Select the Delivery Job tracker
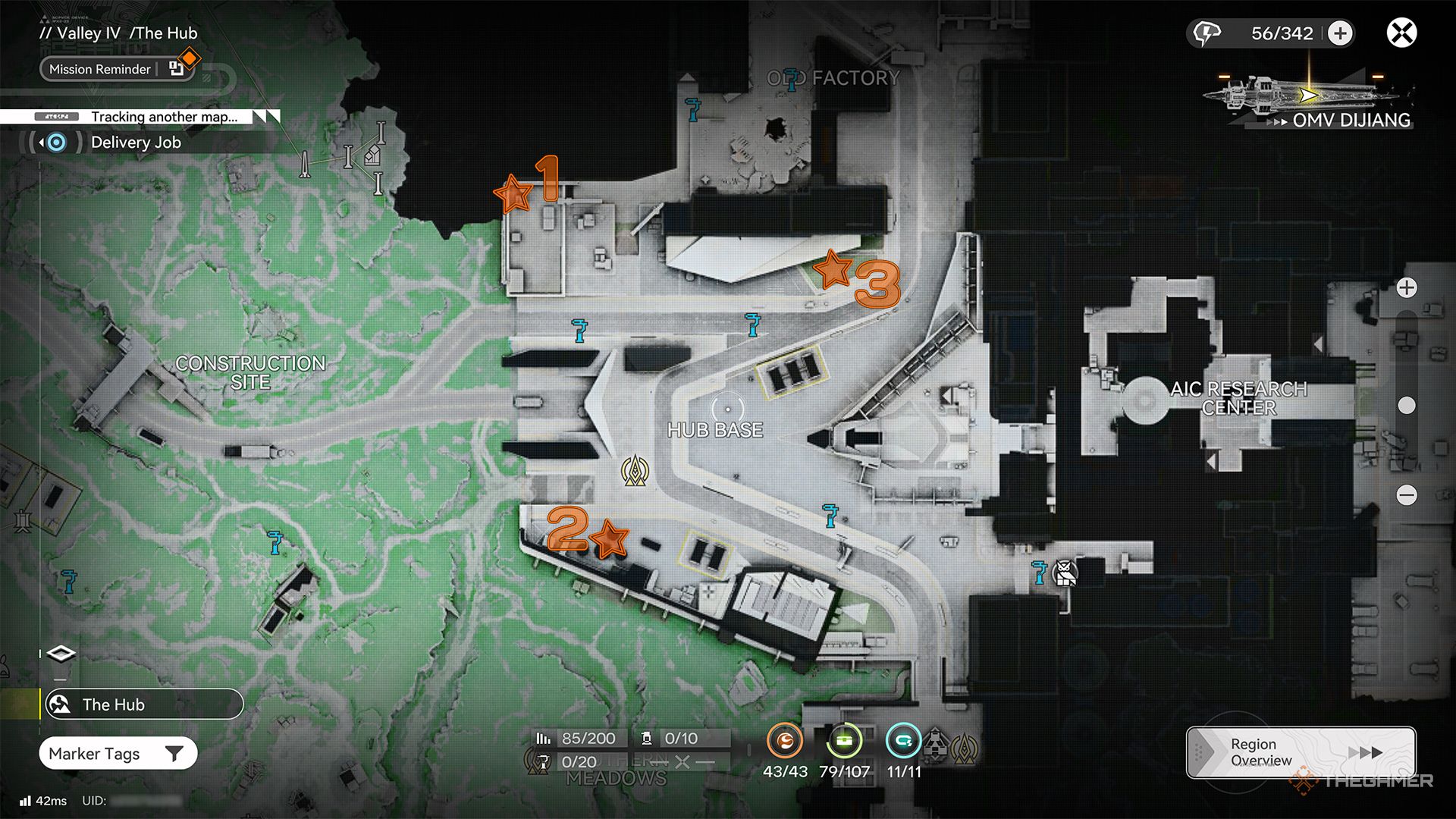 135,143
